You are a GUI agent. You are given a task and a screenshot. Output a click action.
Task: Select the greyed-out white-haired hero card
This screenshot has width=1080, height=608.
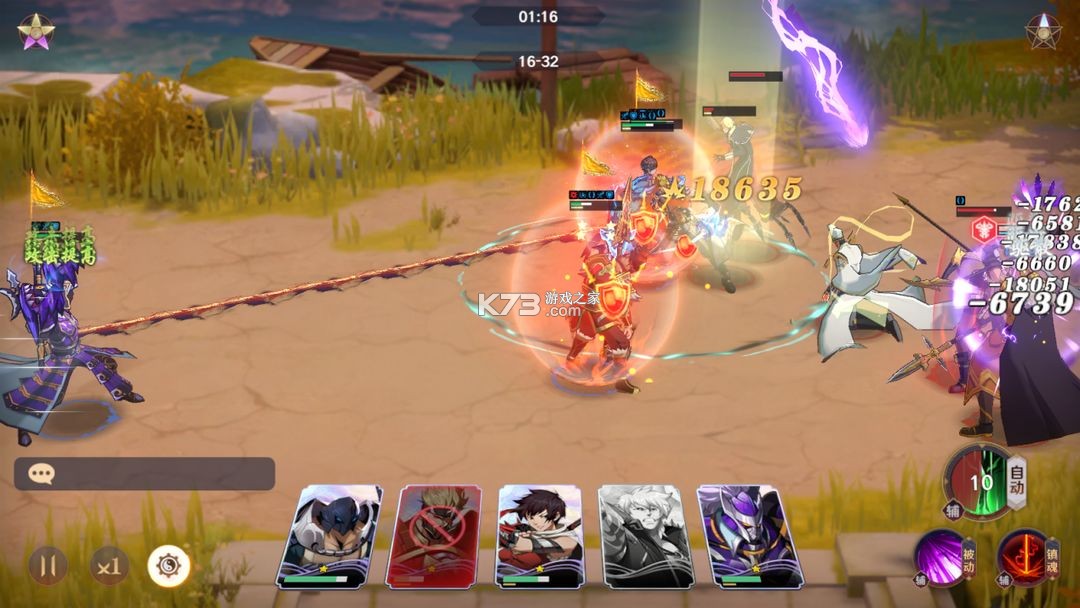click(646, 535)
